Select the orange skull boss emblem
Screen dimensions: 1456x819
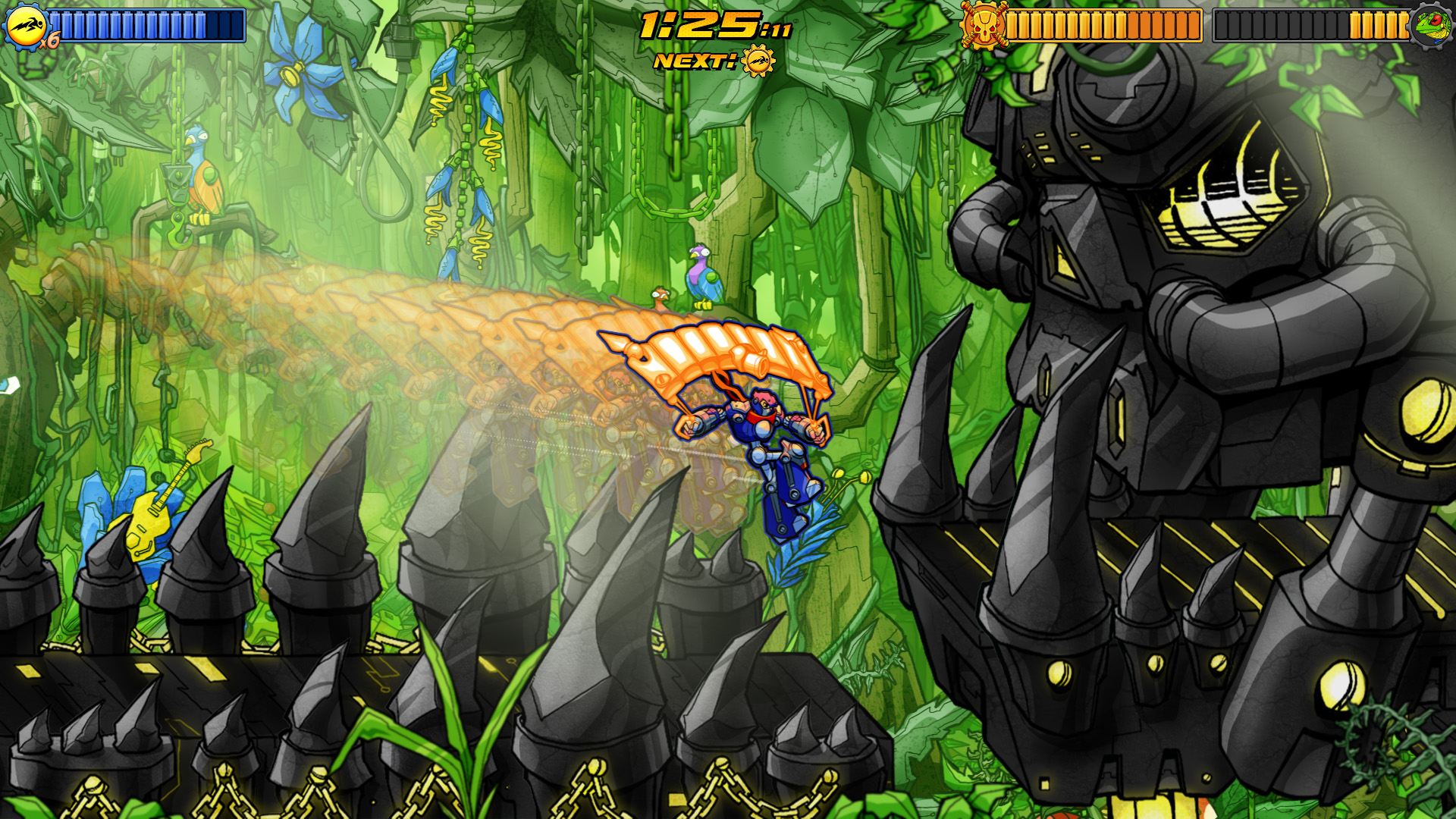click(x=983, y=26)
